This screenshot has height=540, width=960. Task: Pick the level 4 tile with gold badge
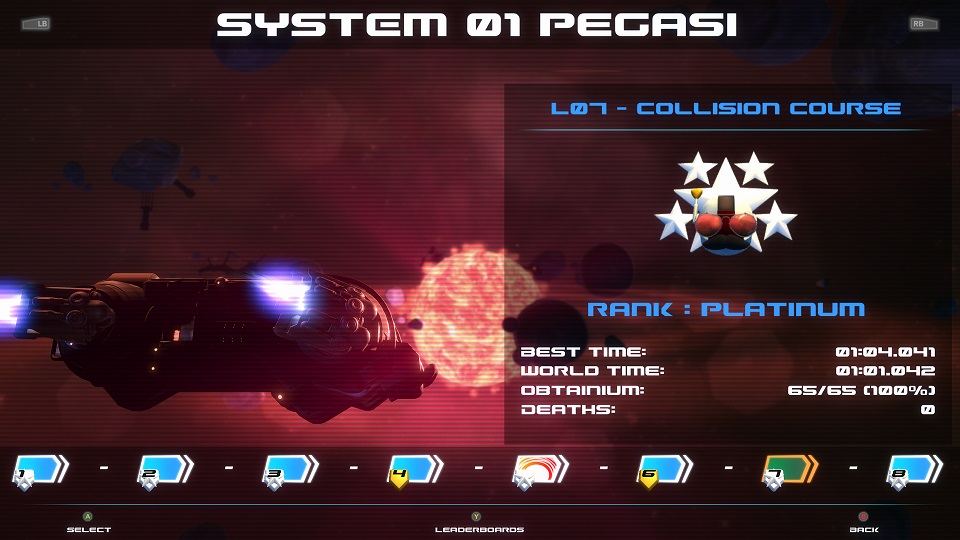tap(415, 469)
